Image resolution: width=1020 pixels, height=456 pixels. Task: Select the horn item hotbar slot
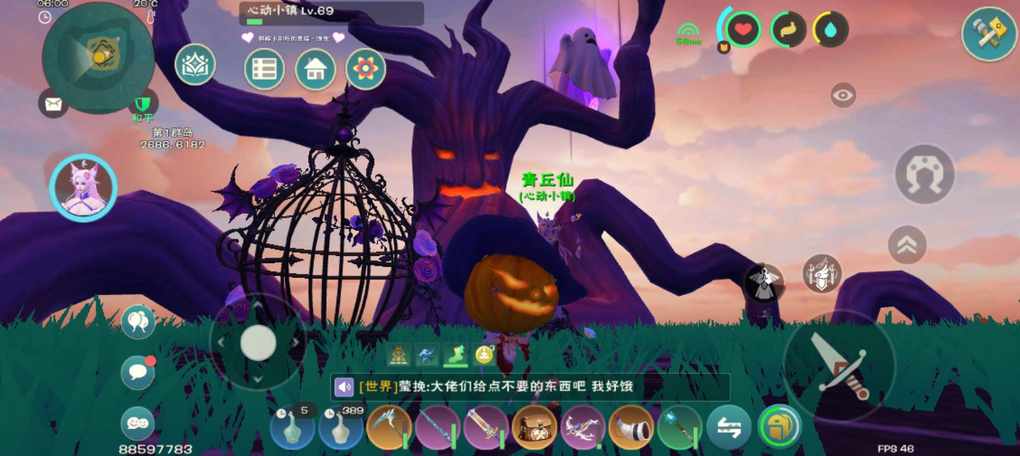(631, 427)
